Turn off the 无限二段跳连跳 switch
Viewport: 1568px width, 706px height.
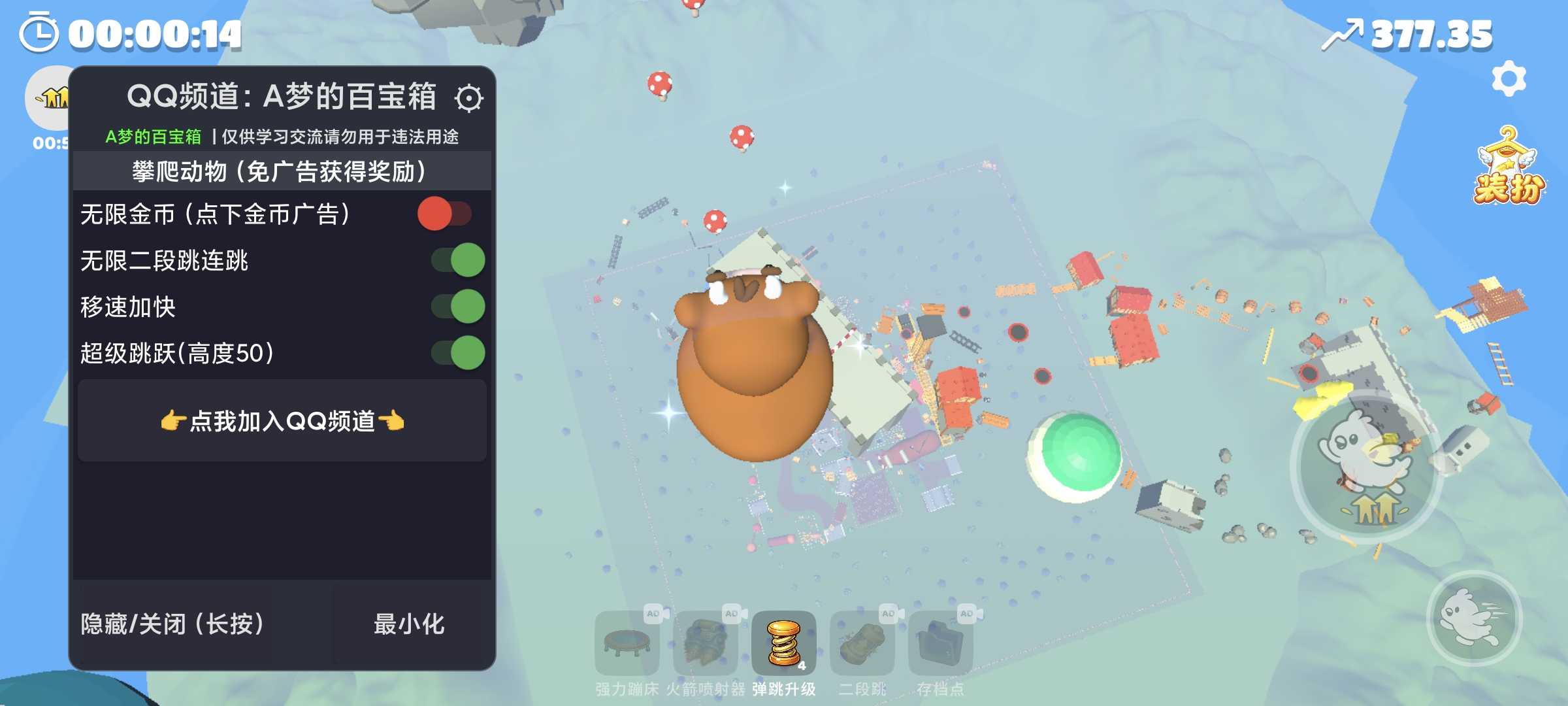pos(458,260)
